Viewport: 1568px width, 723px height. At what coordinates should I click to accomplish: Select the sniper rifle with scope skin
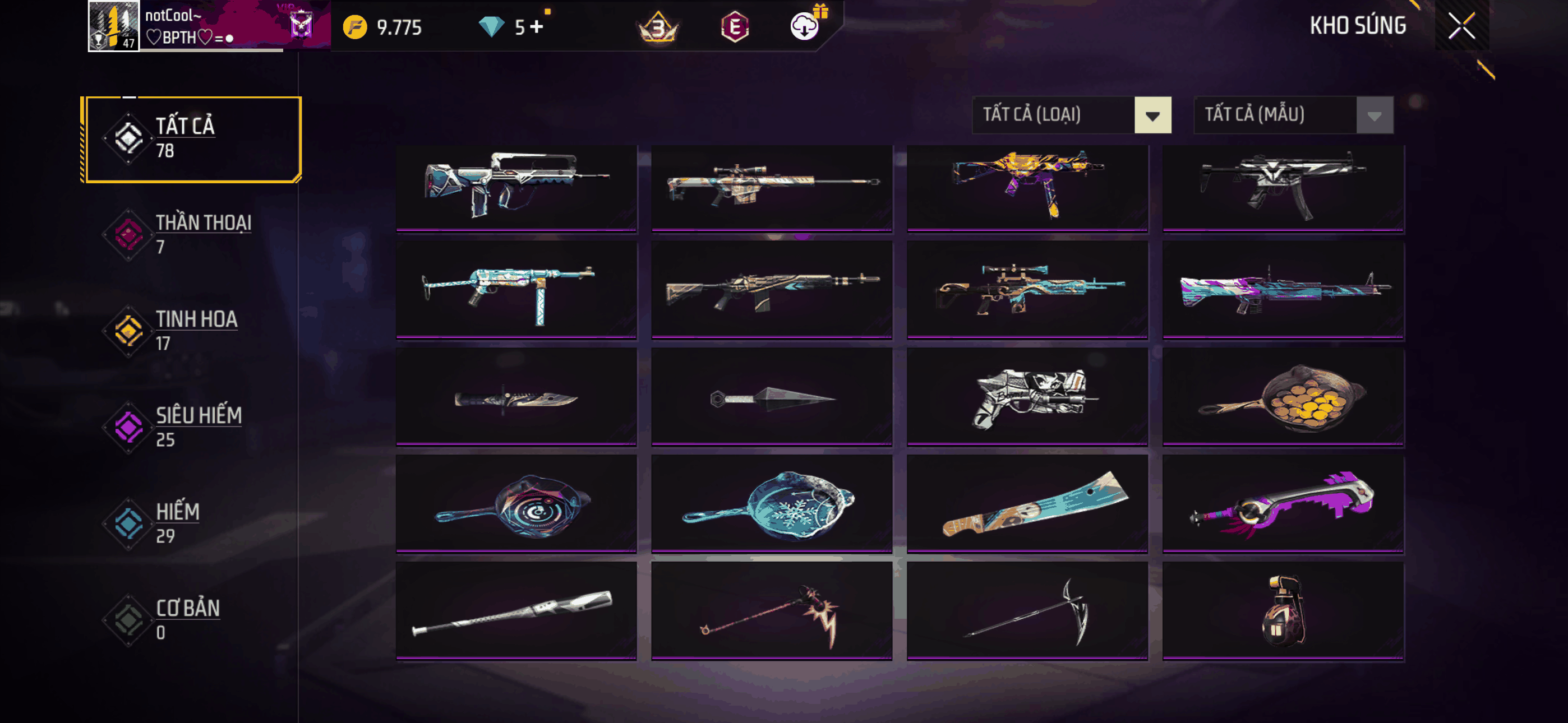pyautogui.click(x=771, y=187)
